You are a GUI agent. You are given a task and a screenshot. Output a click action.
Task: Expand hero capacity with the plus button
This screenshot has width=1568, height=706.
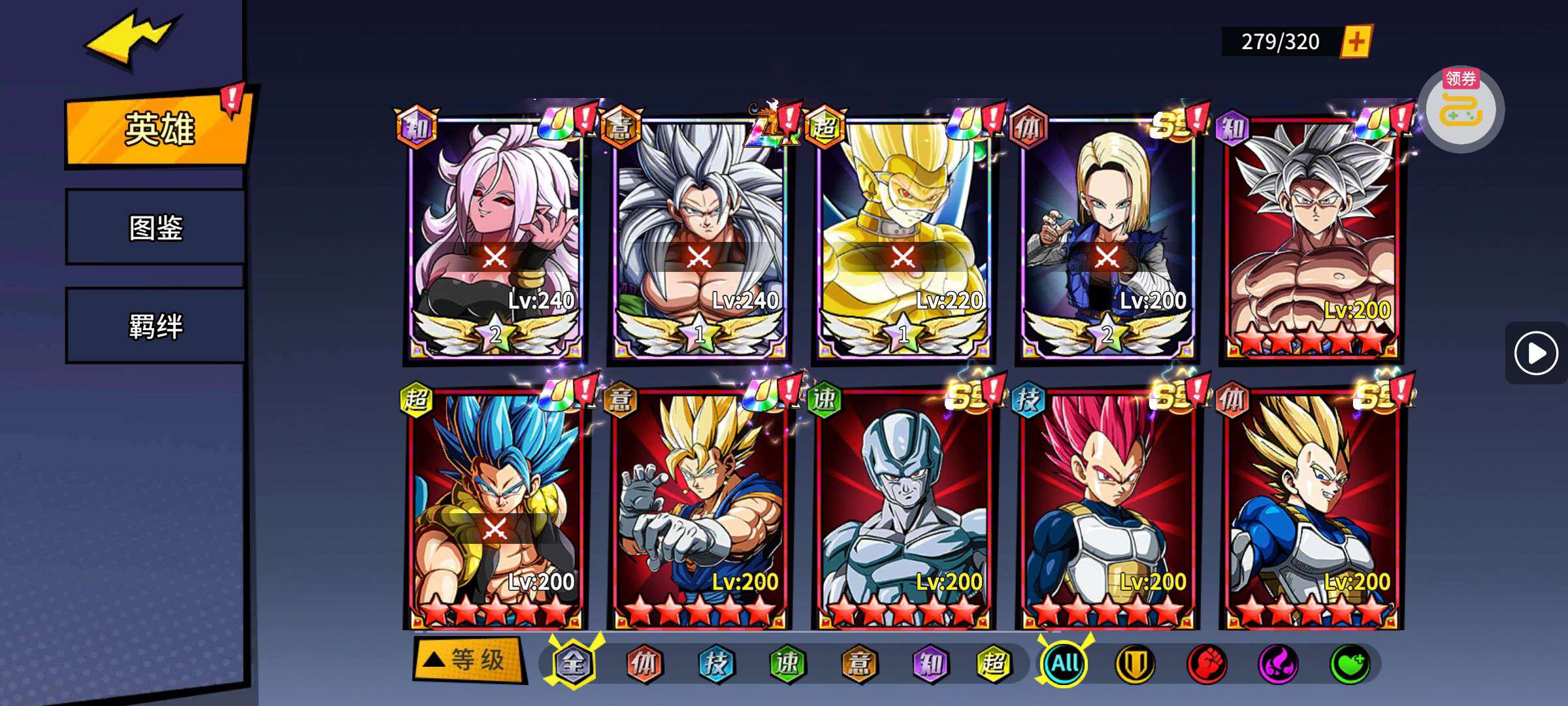click(x=1356, y=42)
